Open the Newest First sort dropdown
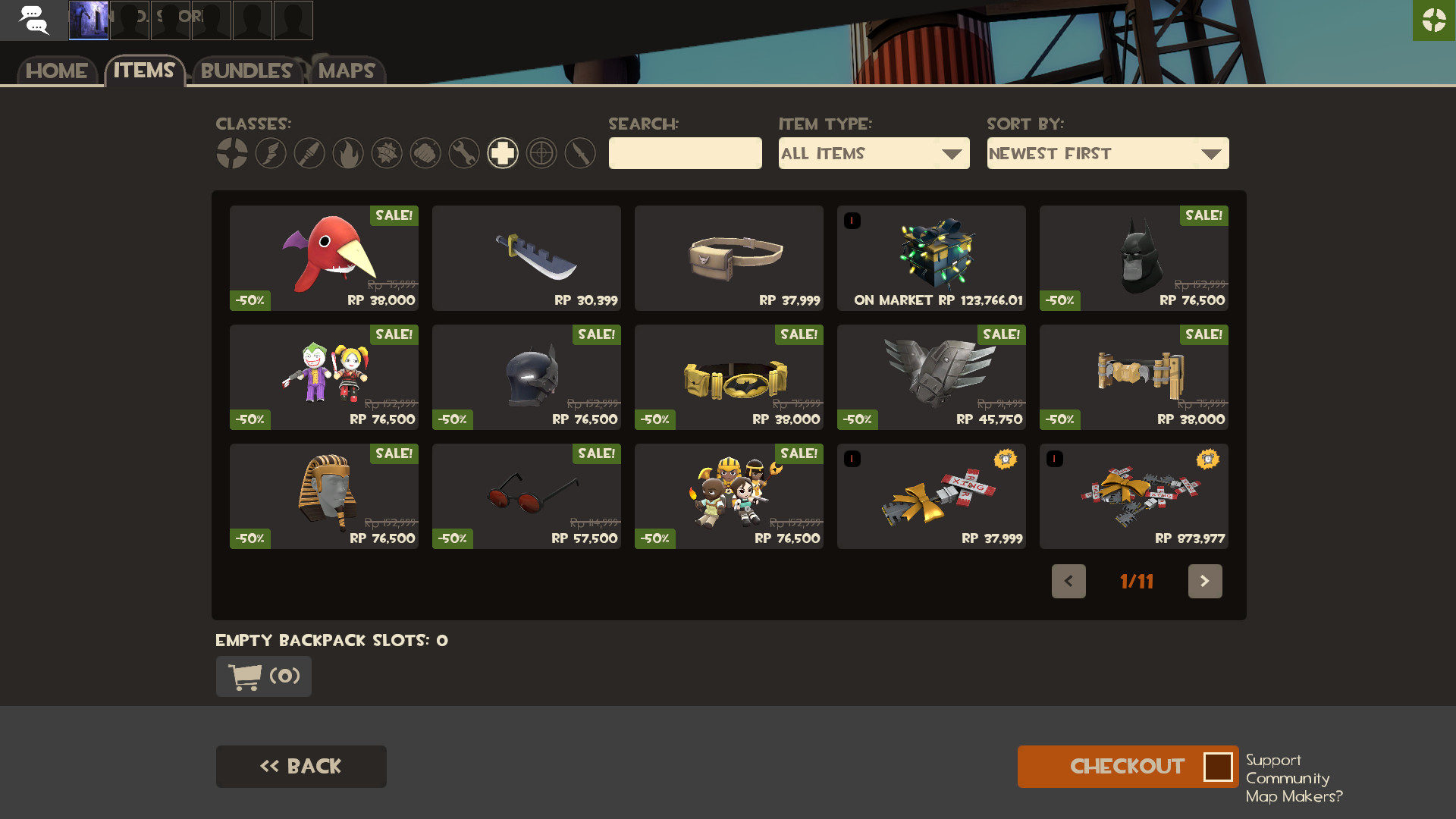This screenshot has width=1456, height=819. click(x=1107, y=153)
